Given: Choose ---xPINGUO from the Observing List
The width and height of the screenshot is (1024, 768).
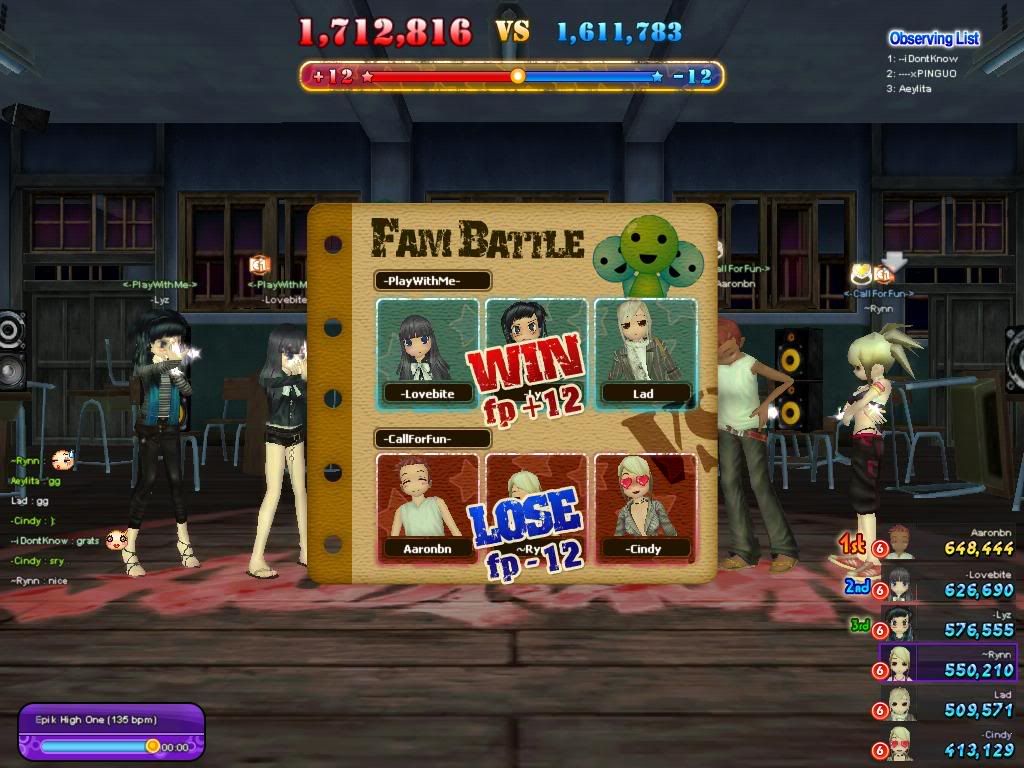Looking at the screenshot, I should tap(926, 73).
